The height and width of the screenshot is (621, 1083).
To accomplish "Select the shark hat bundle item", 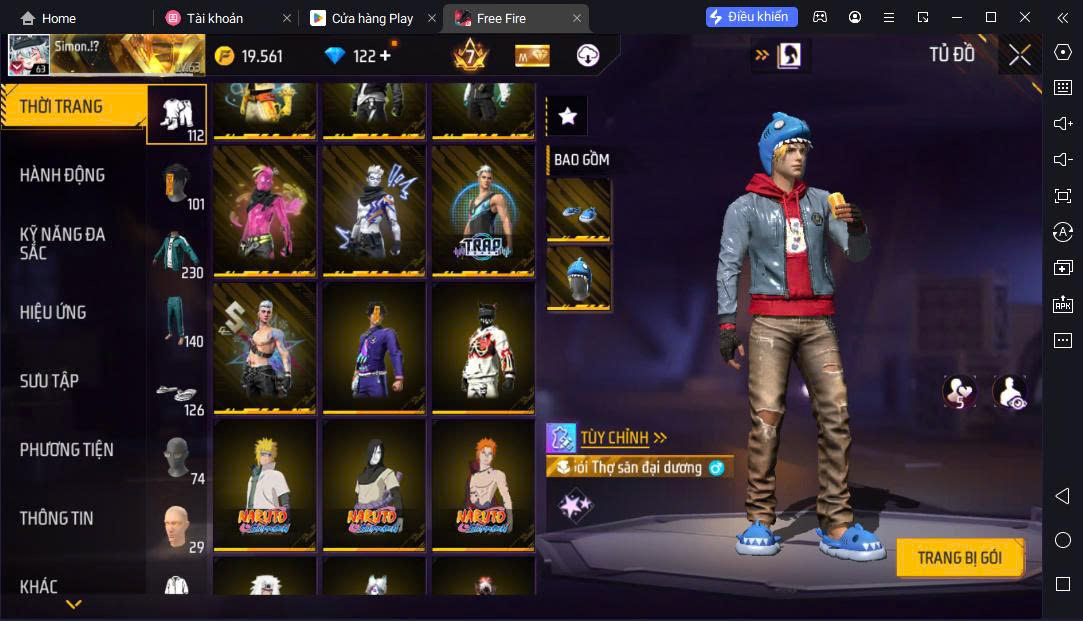I will pos(578,279).
